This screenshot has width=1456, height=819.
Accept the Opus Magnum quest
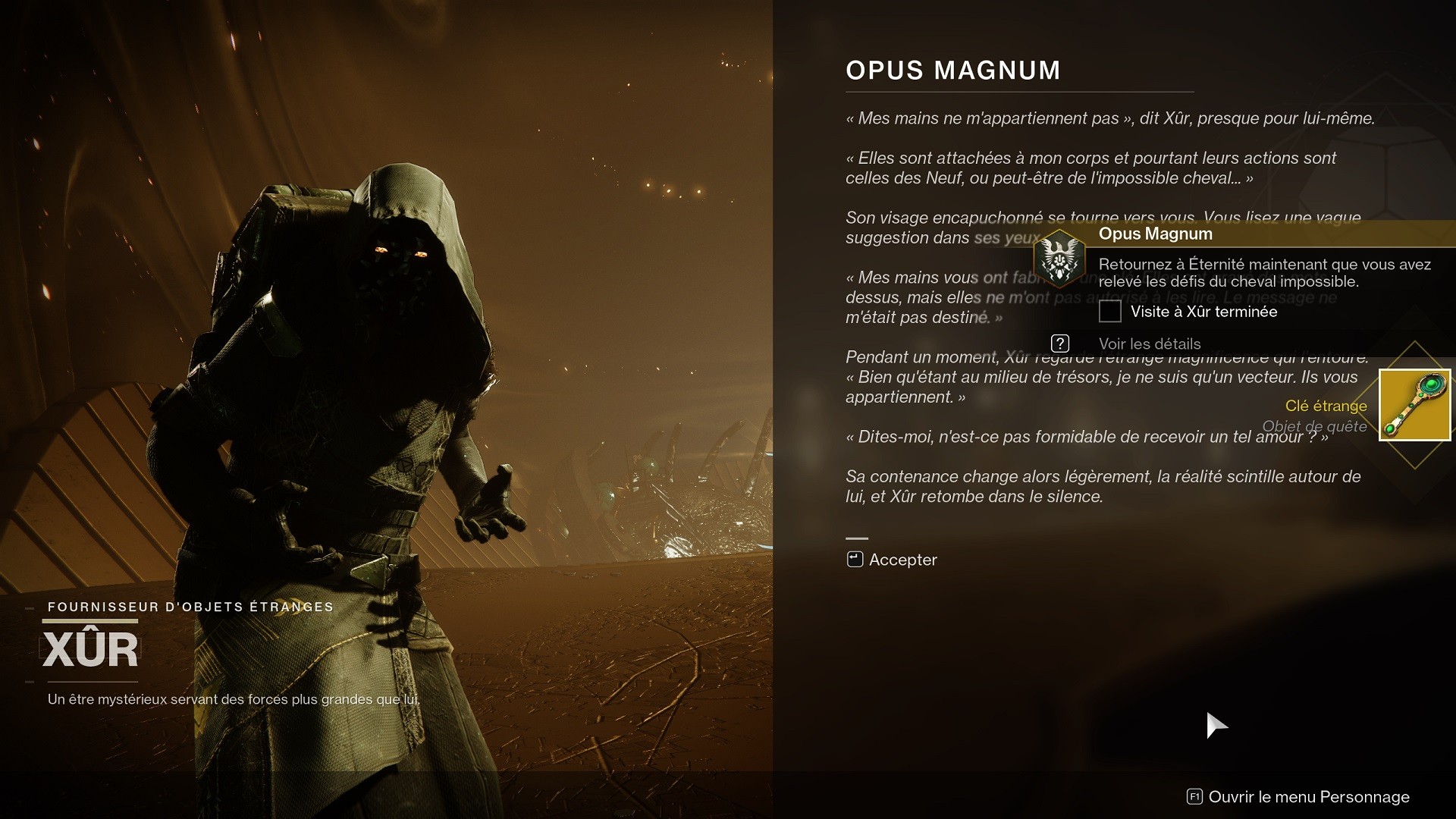(893, 560)
